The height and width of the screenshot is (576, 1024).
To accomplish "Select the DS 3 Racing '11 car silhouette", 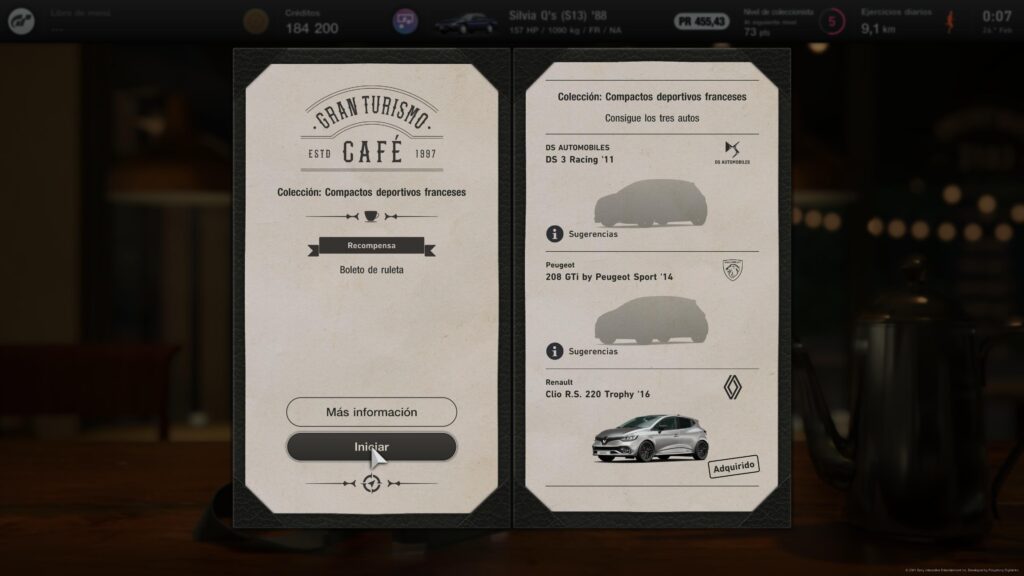I will tap(650, 204).
